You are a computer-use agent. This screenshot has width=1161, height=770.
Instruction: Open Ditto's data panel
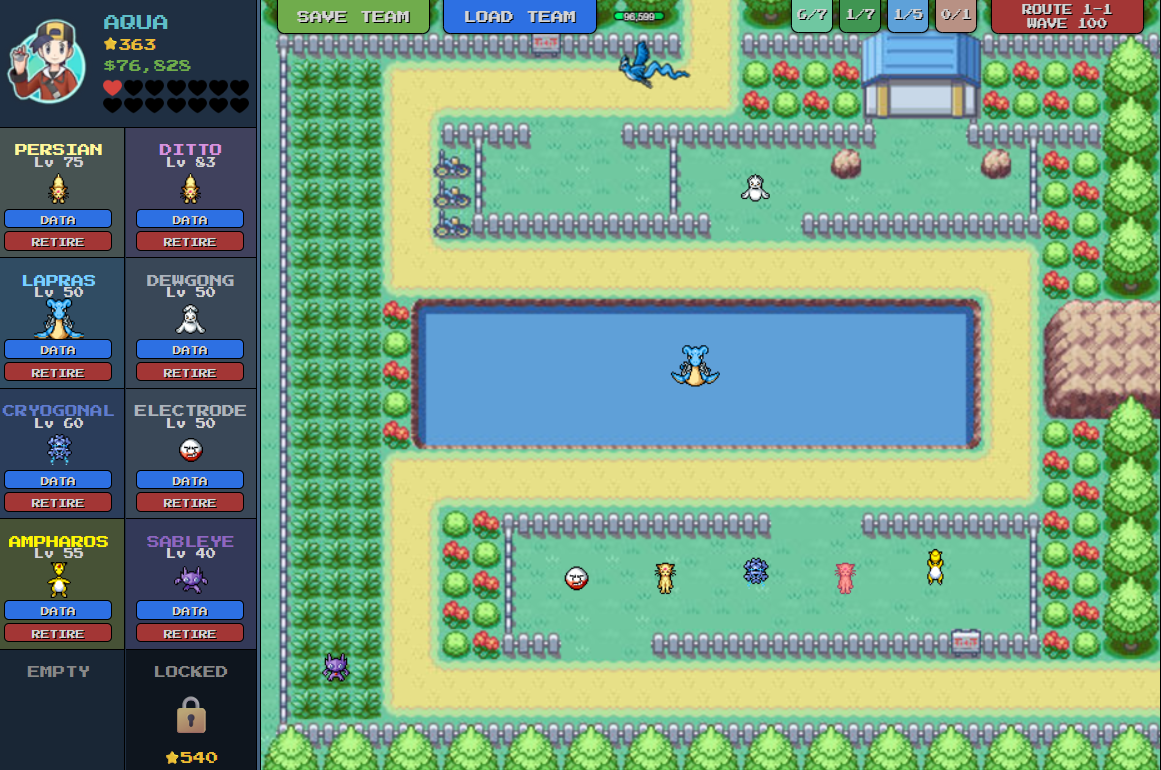coord(190,219)
